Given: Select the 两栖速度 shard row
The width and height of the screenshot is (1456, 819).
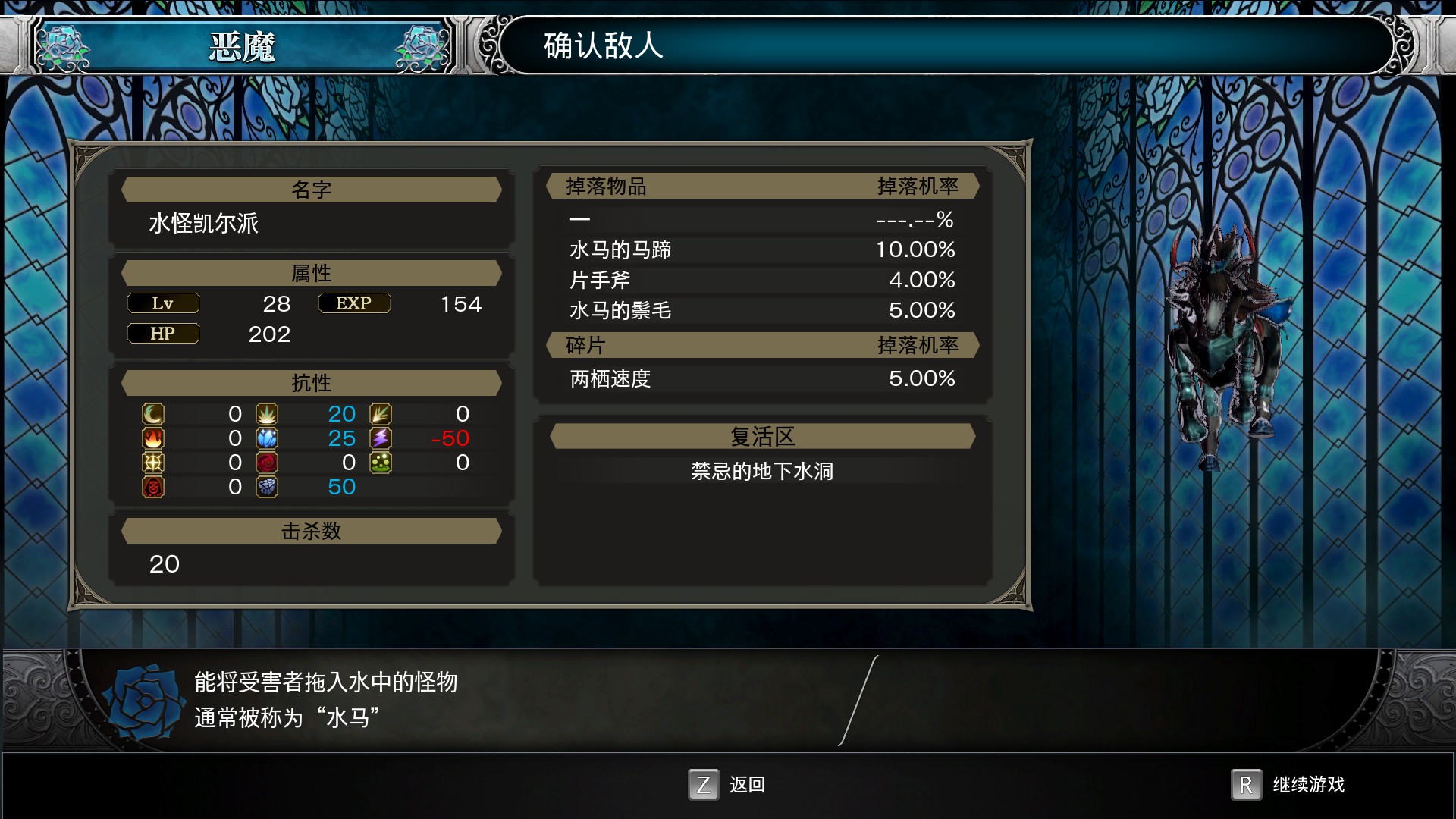Looking at the screenshot, I should [x=761, y=378].
